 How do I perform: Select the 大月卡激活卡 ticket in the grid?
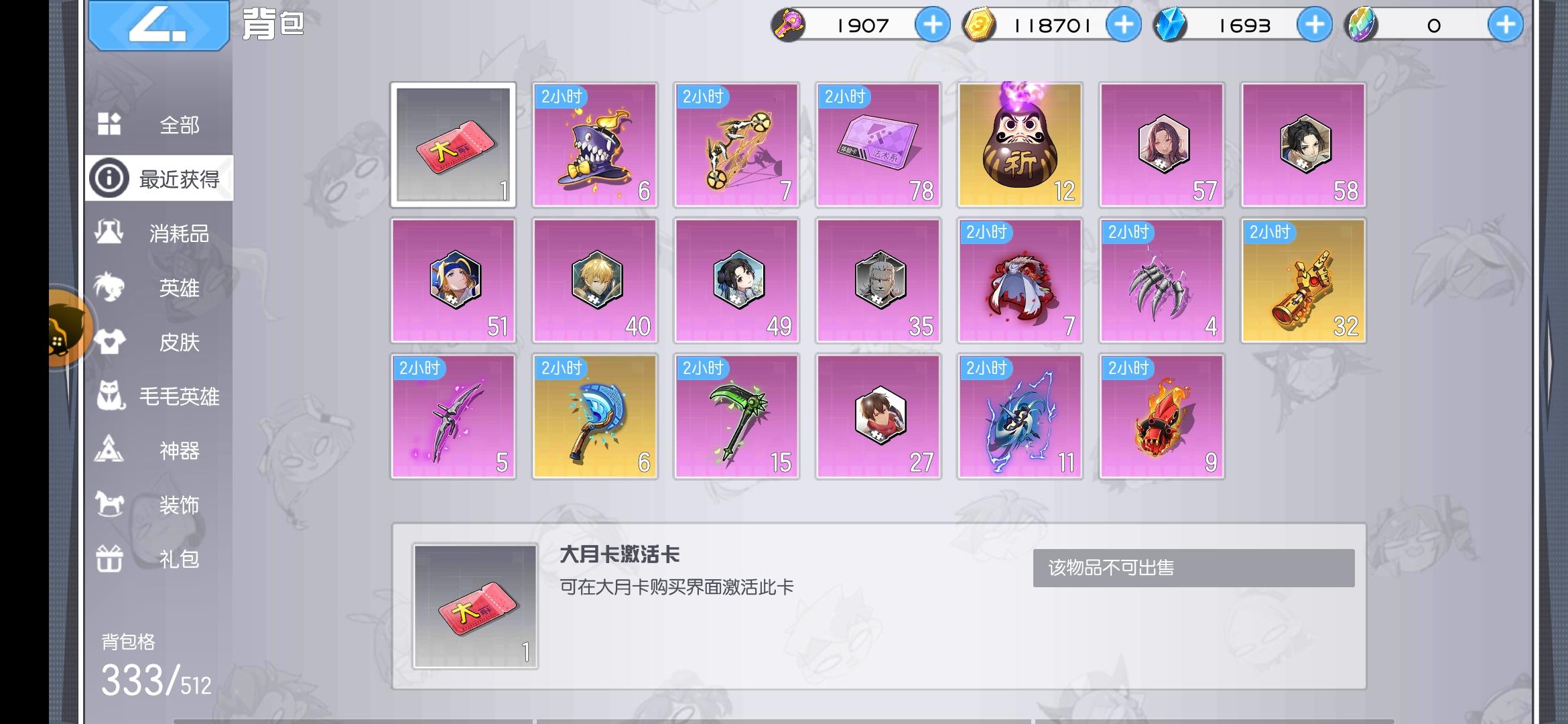click(453, 145)
